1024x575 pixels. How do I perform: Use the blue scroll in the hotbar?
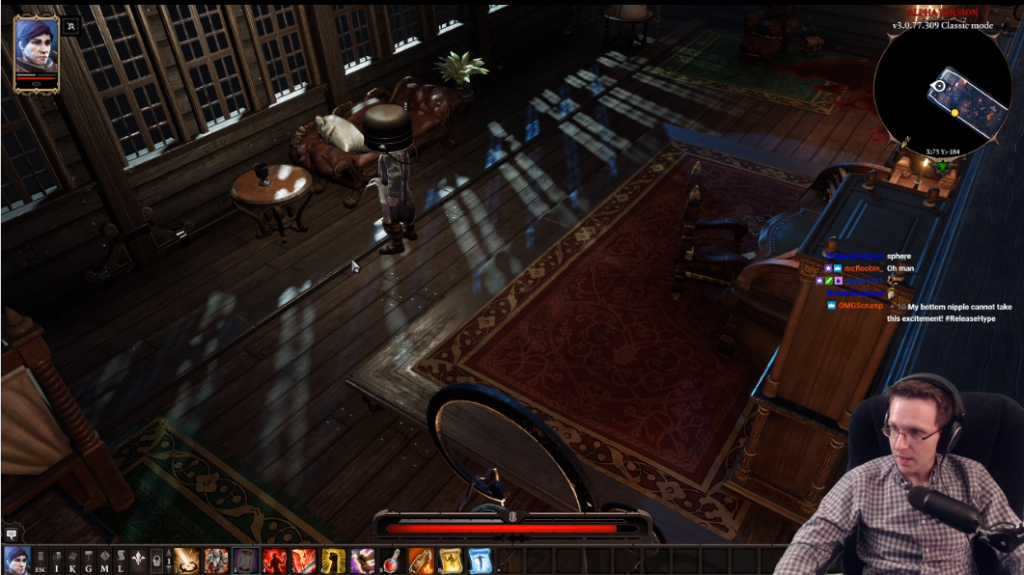pyautogui.click(x=480, y=561)
